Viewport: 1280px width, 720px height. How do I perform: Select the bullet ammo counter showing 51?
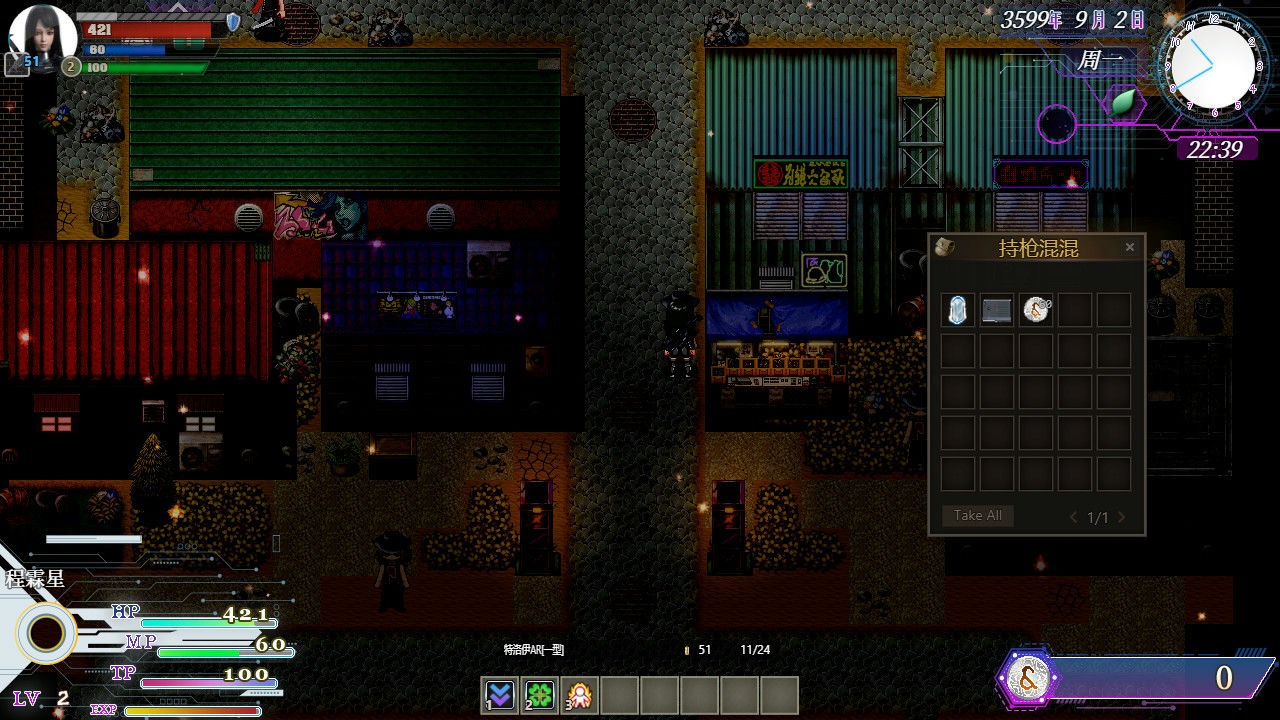[x=696, y=649]
